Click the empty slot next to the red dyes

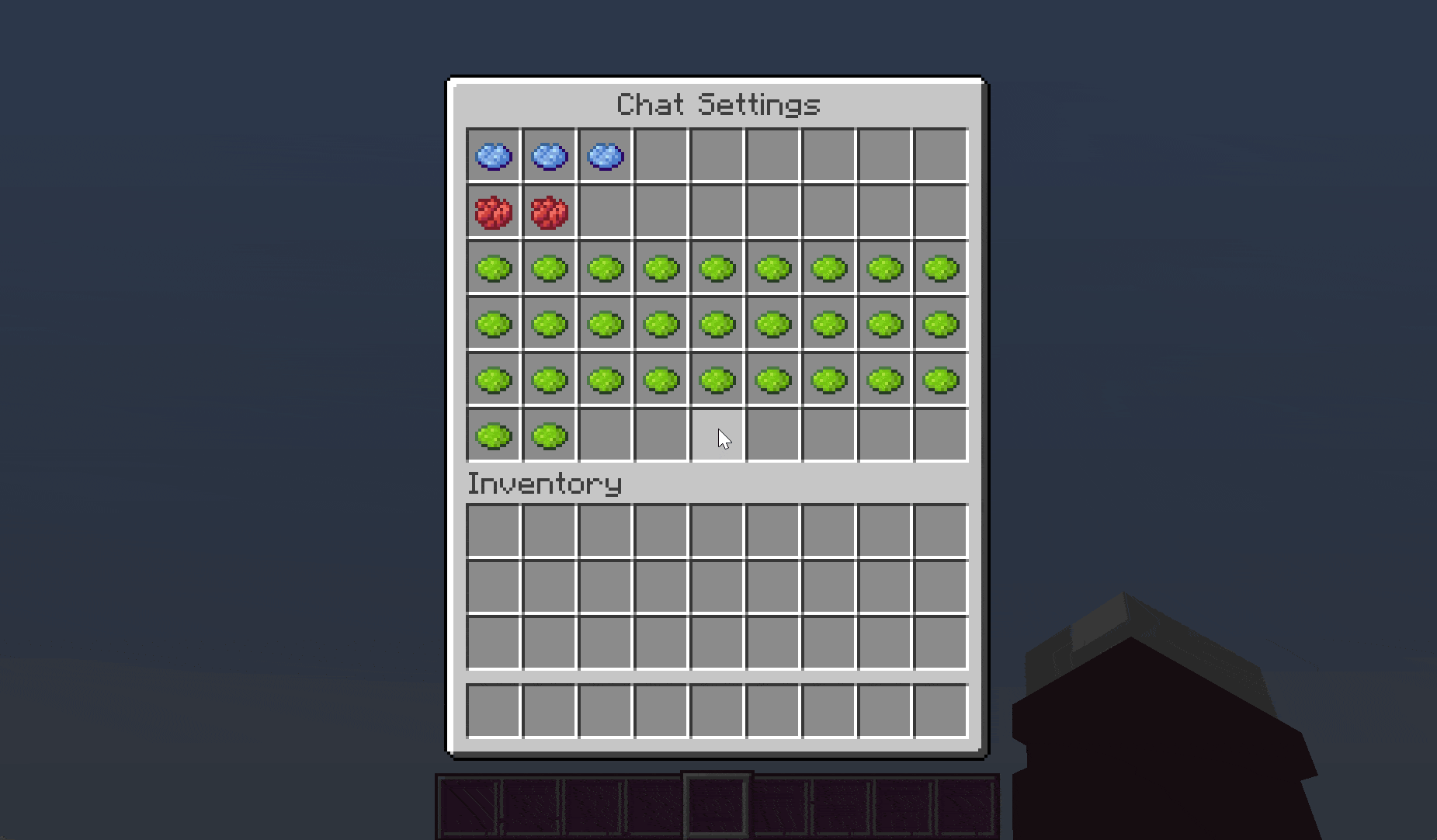[x=605, y=212]
